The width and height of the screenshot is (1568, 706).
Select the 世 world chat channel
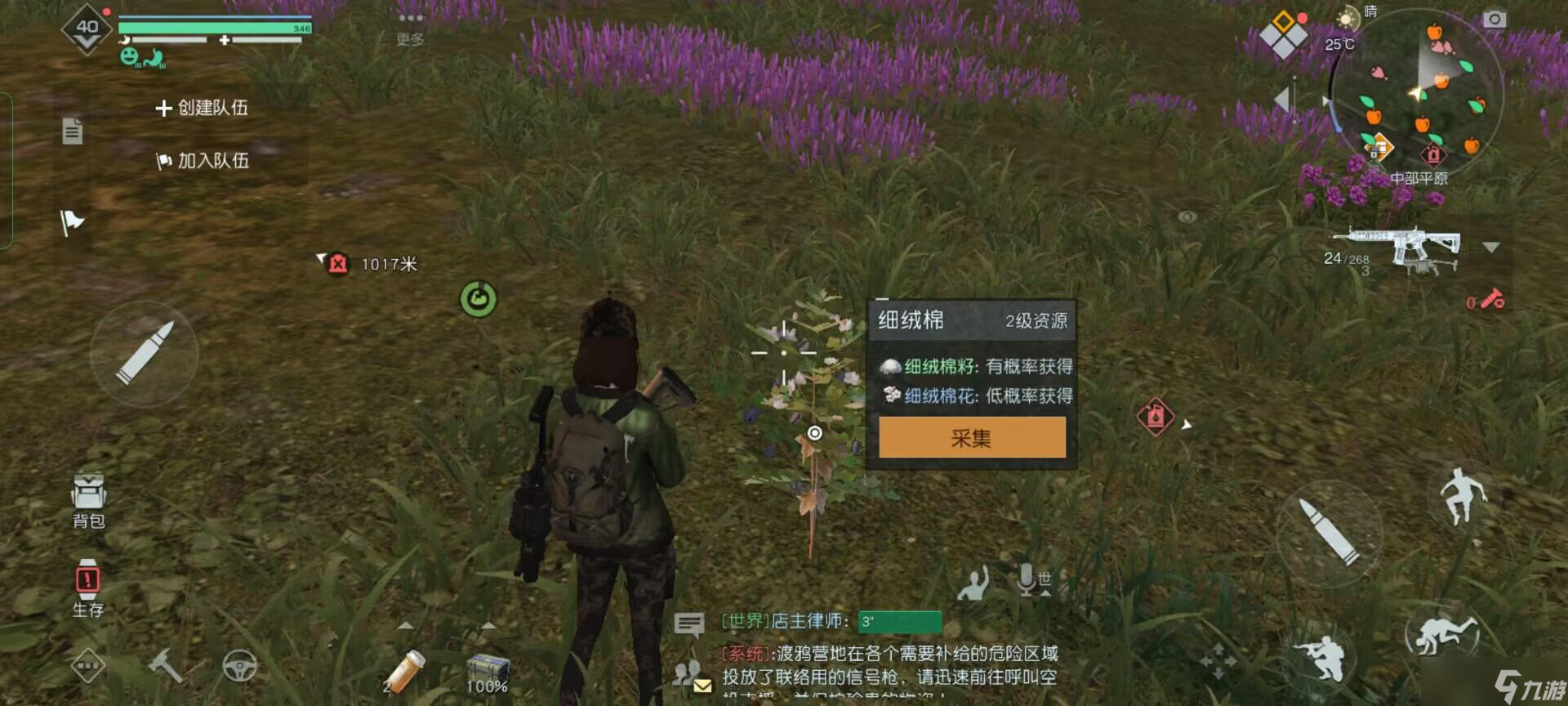click(1045, 577)
